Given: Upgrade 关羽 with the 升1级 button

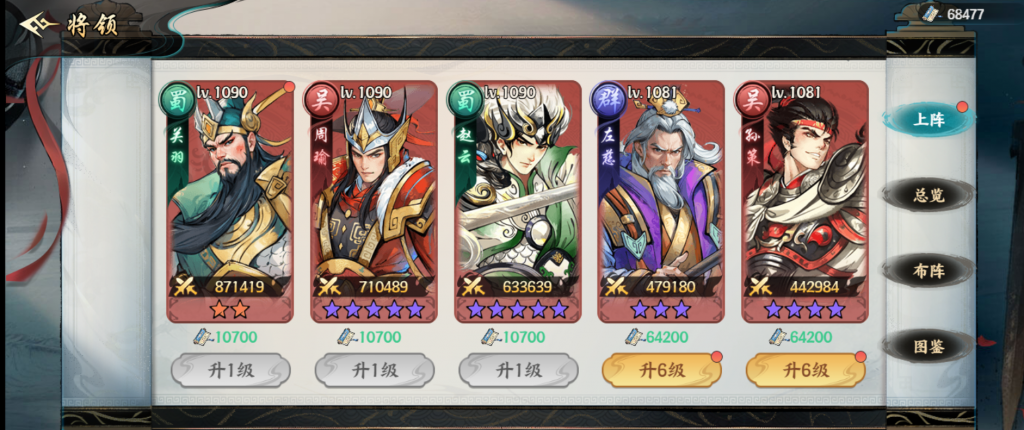Looking at the screenshot, I should 229,370.
